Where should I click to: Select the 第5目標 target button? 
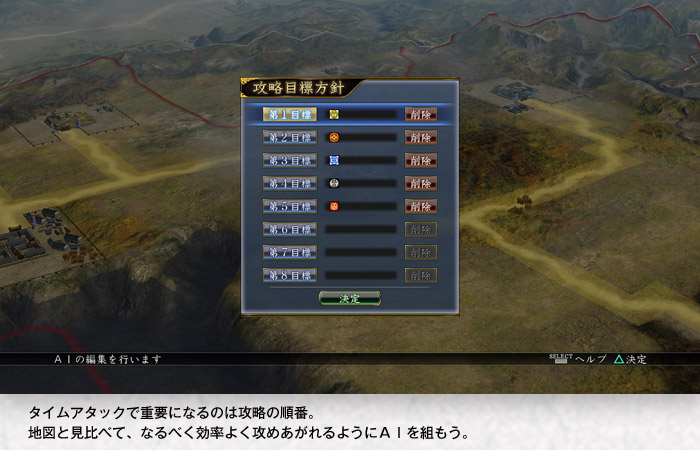[x=290, y=206]
